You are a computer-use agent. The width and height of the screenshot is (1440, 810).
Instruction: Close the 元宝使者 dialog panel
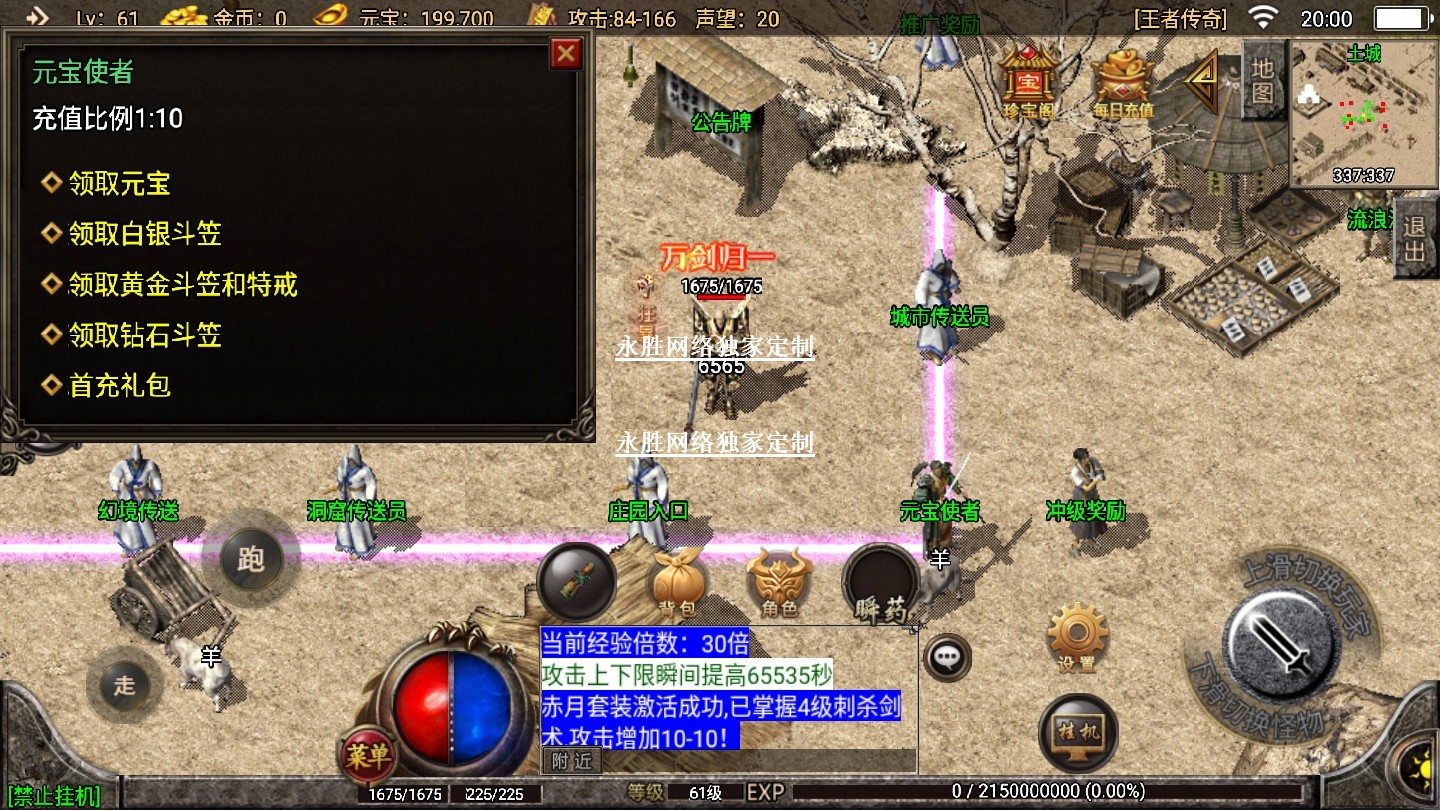pos(567,53)
